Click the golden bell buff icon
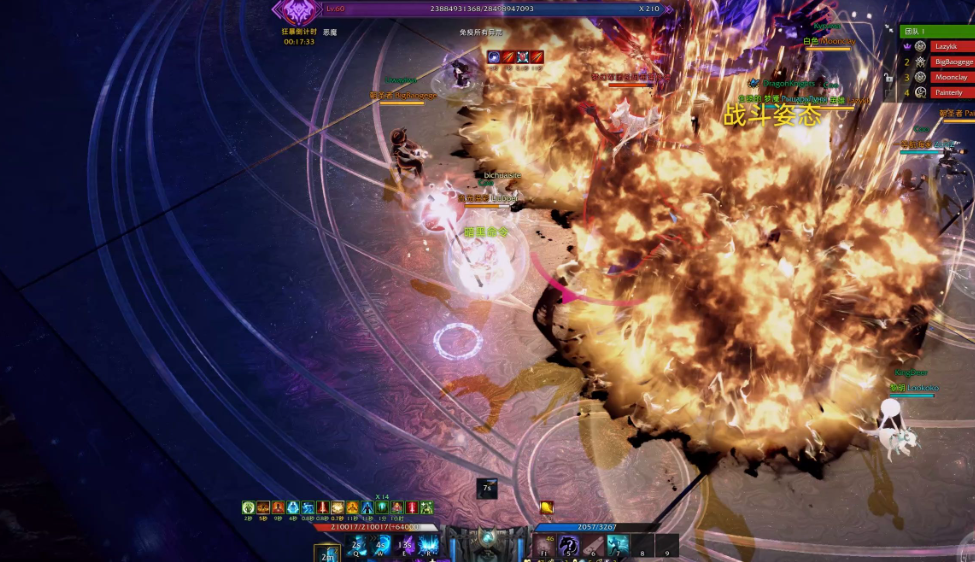 click(547, 508)
